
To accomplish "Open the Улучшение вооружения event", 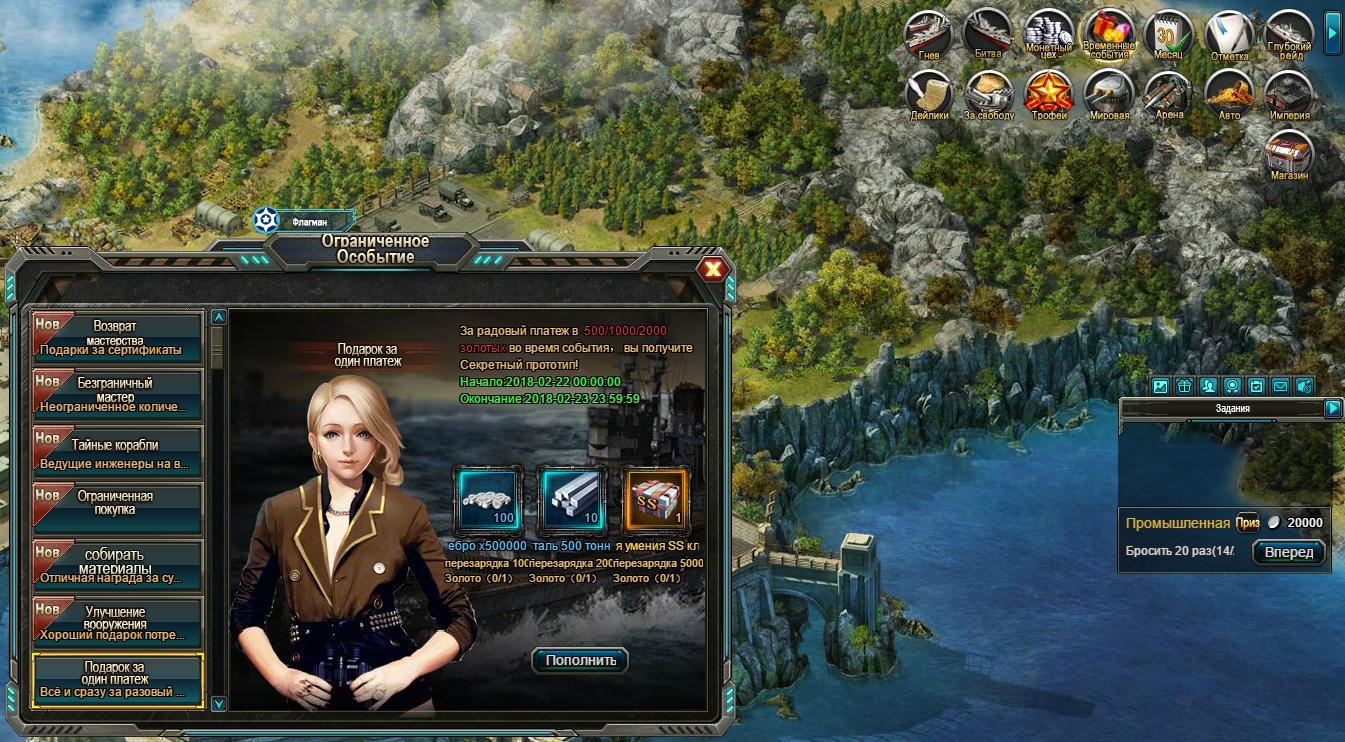I will (117, 621).
